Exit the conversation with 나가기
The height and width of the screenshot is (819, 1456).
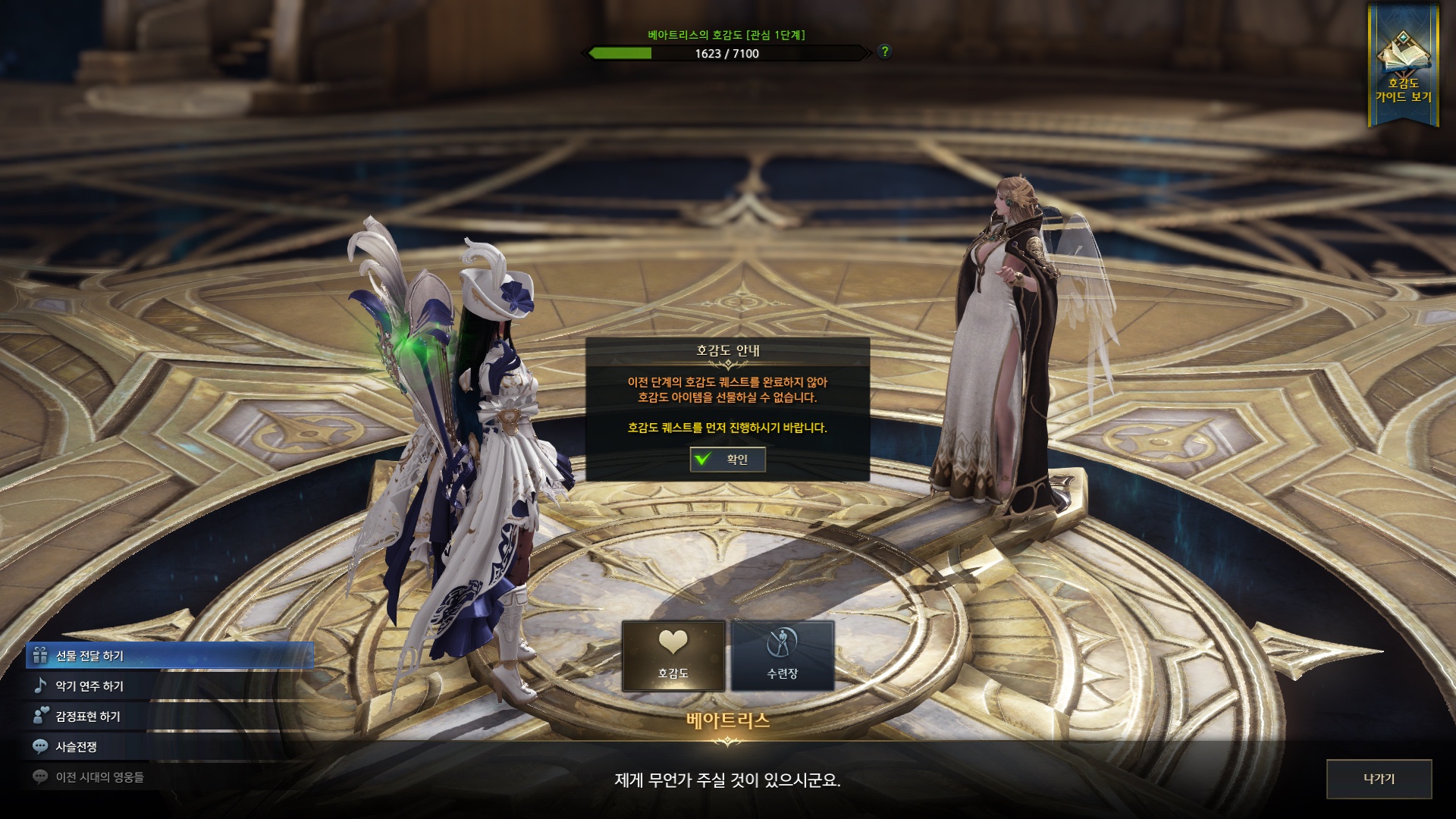click(1379, 779)
